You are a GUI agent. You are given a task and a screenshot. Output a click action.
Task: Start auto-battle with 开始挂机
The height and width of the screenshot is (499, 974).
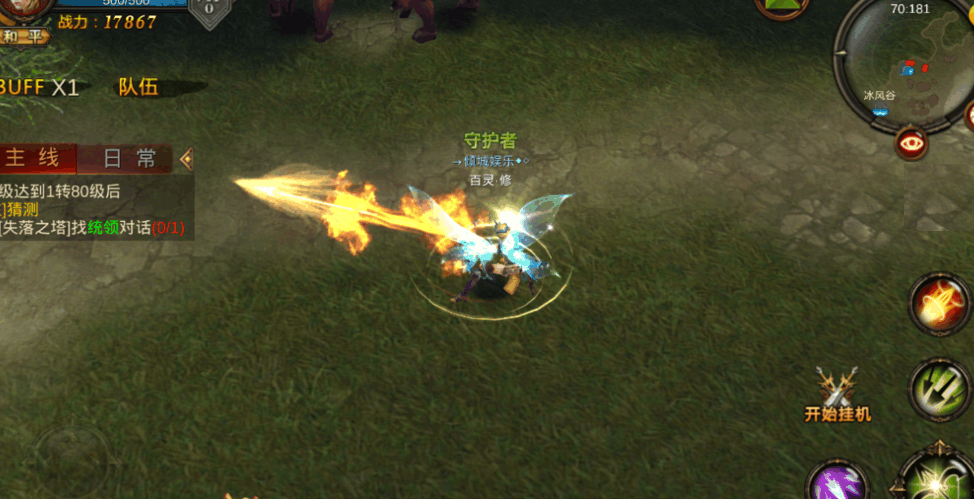click(838, 396)
